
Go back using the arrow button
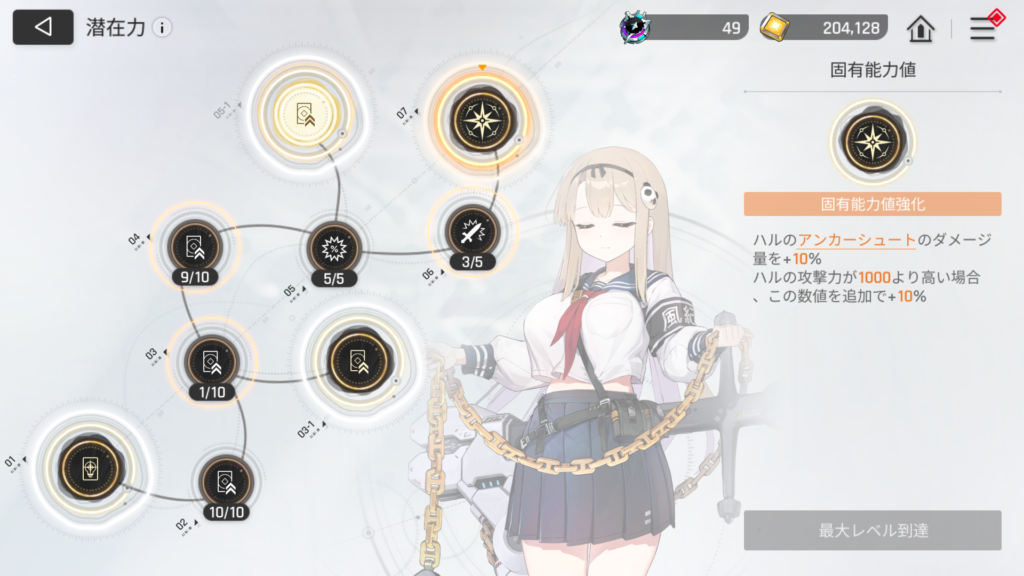click(x=43, y=27)
